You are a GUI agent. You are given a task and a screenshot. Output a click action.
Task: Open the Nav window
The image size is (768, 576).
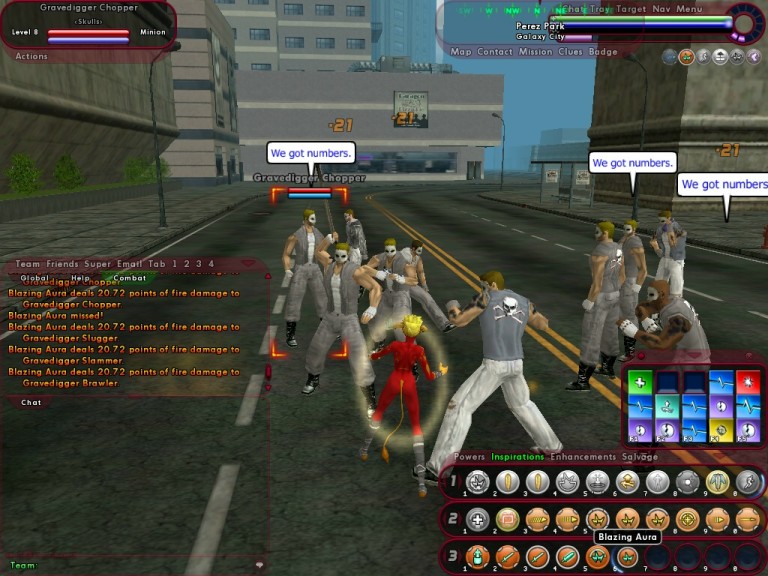point(662,9)
